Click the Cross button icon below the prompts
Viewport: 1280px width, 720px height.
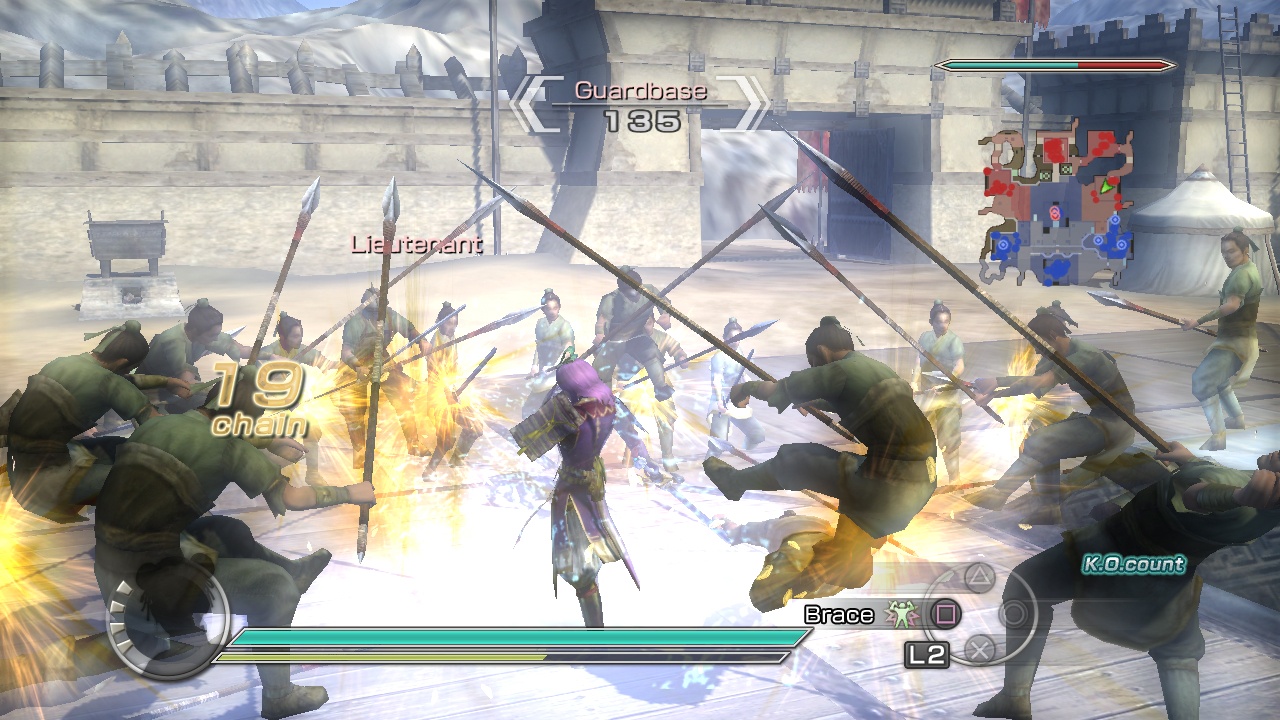coord(982,649)
